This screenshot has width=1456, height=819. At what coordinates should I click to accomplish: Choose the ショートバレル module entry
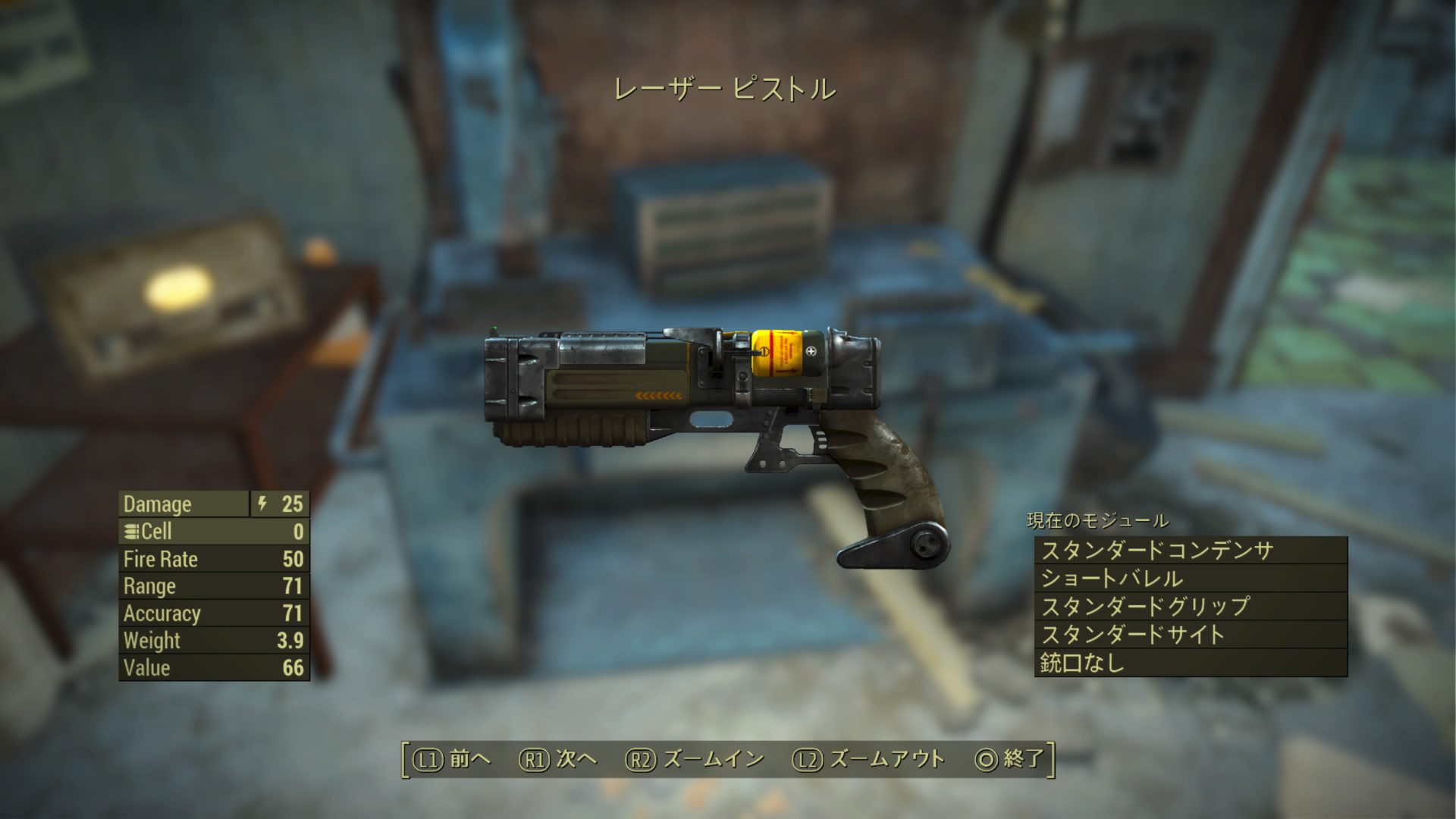click(x=1190, y=579)
